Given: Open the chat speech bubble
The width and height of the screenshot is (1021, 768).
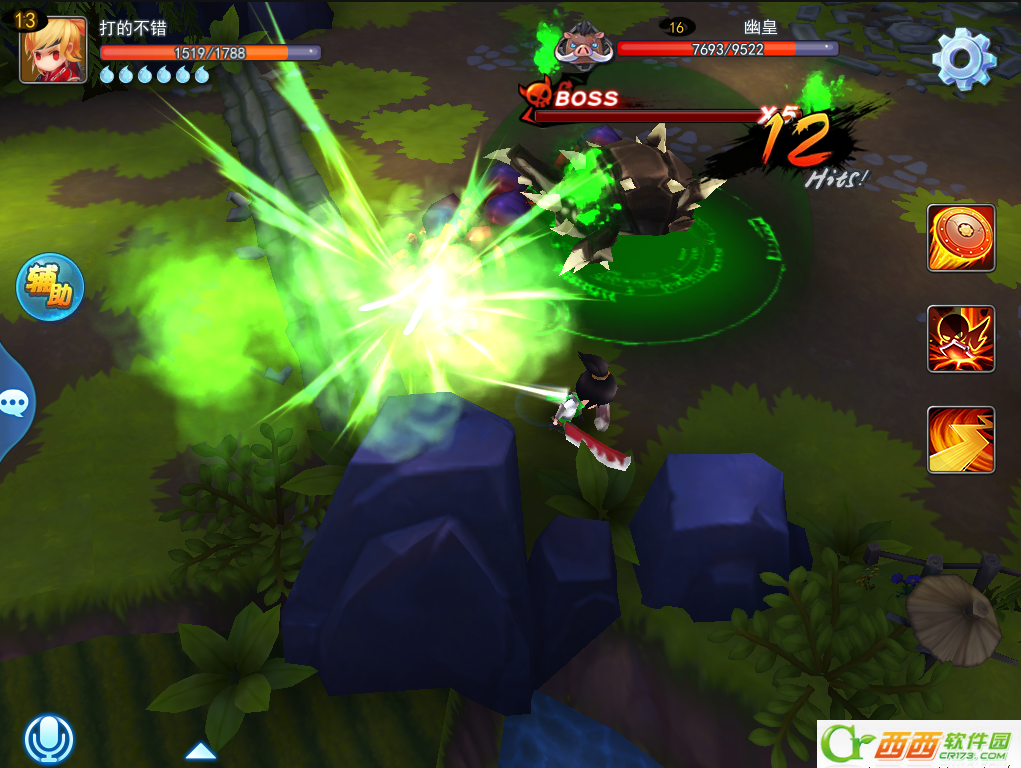Looking at the screenshot, I should [14, 403].
